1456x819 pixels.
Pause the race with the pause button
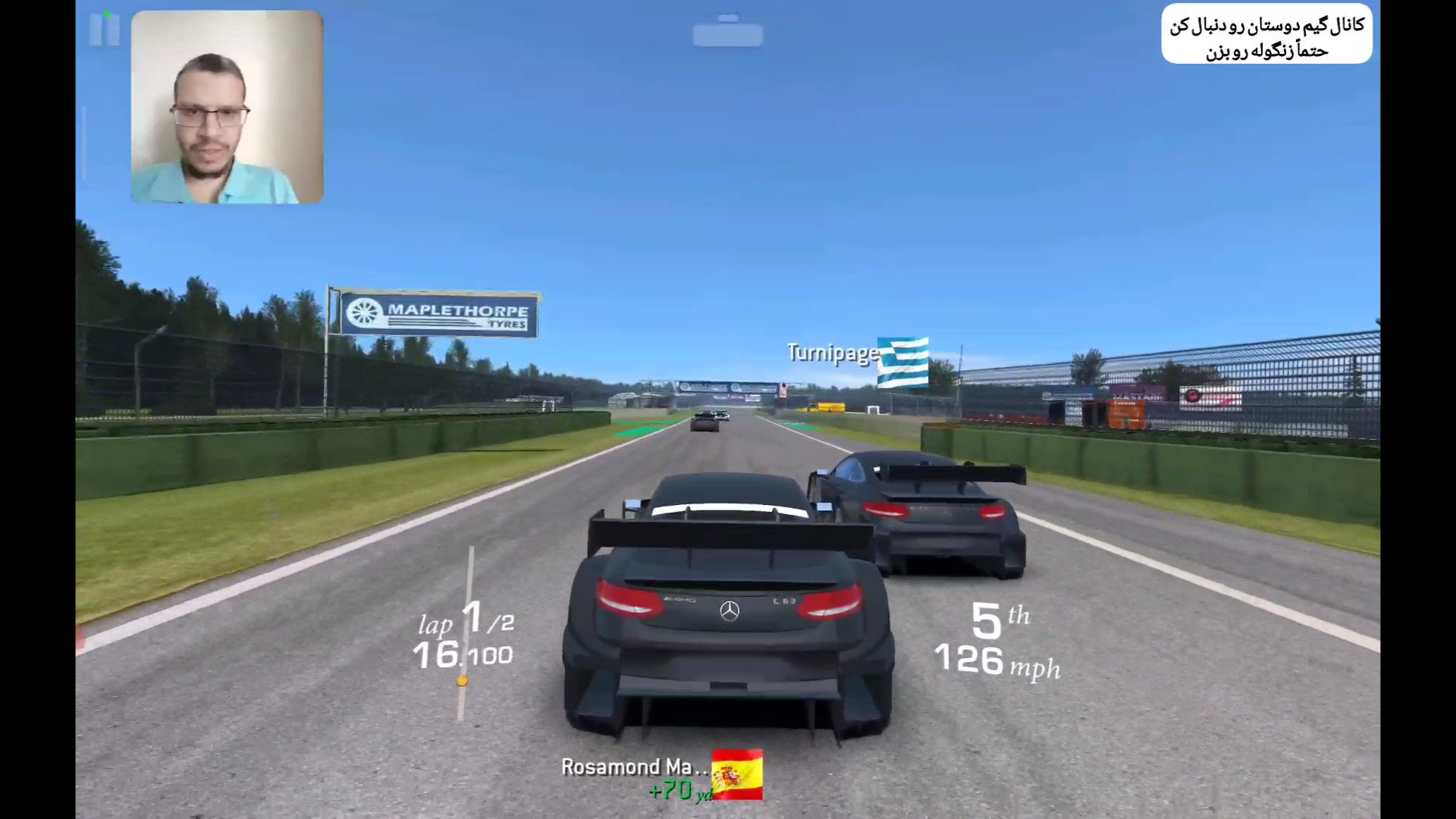click(x=105, y=30)
